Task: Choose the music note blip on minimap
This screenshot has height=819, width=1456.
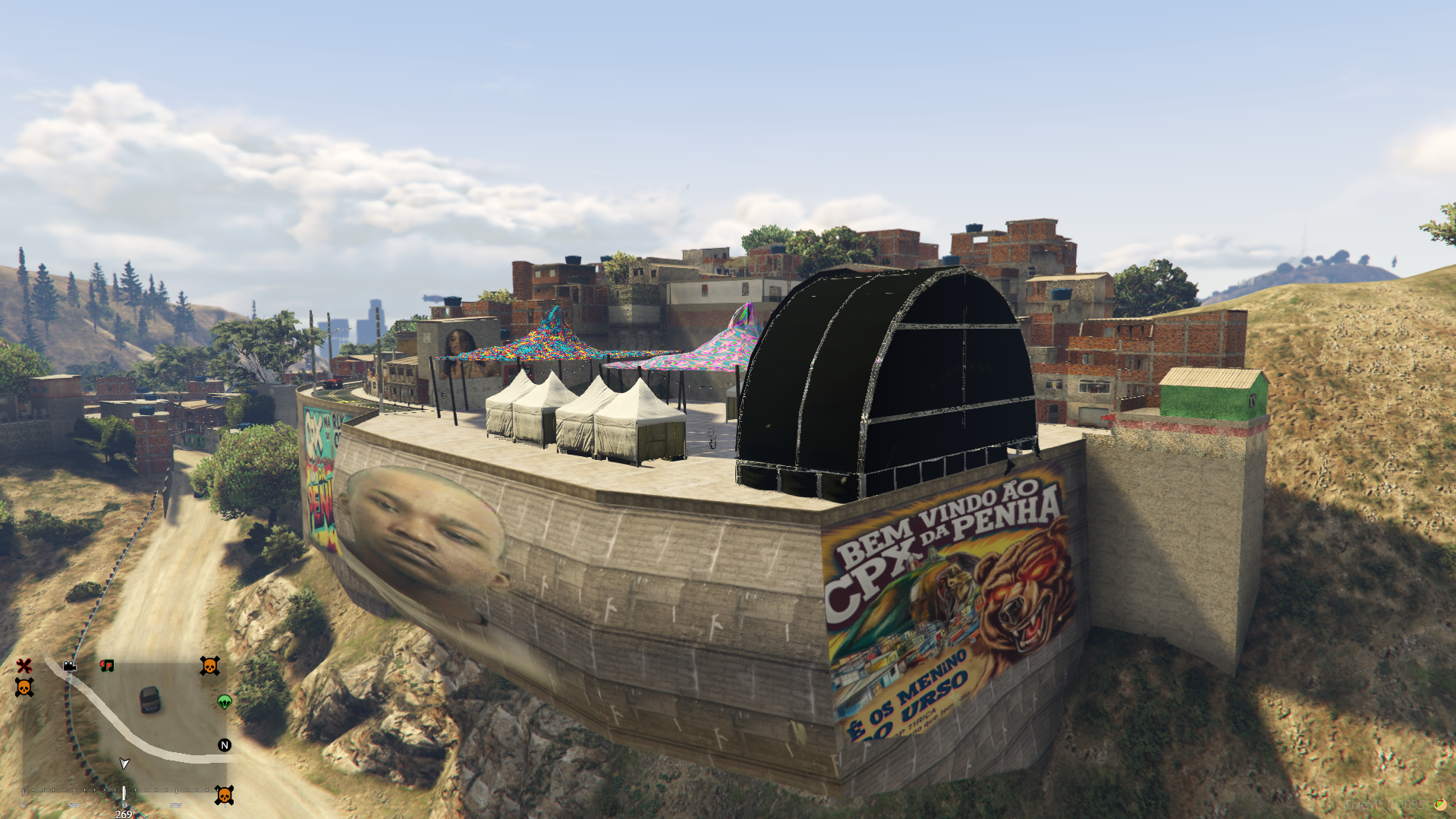Action: (107, 666)
